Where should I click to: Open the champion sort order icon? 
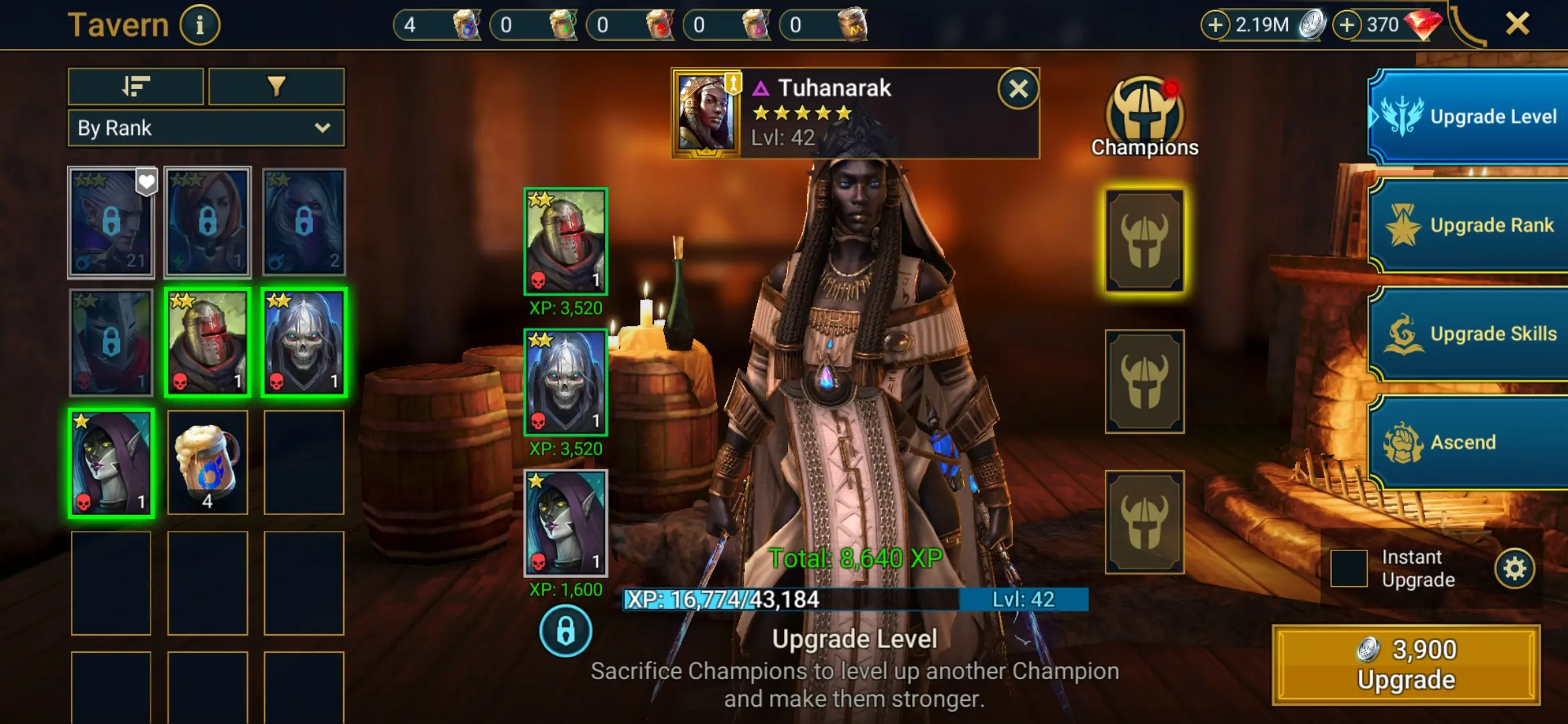pyautogui.click(x=135, y=87)
